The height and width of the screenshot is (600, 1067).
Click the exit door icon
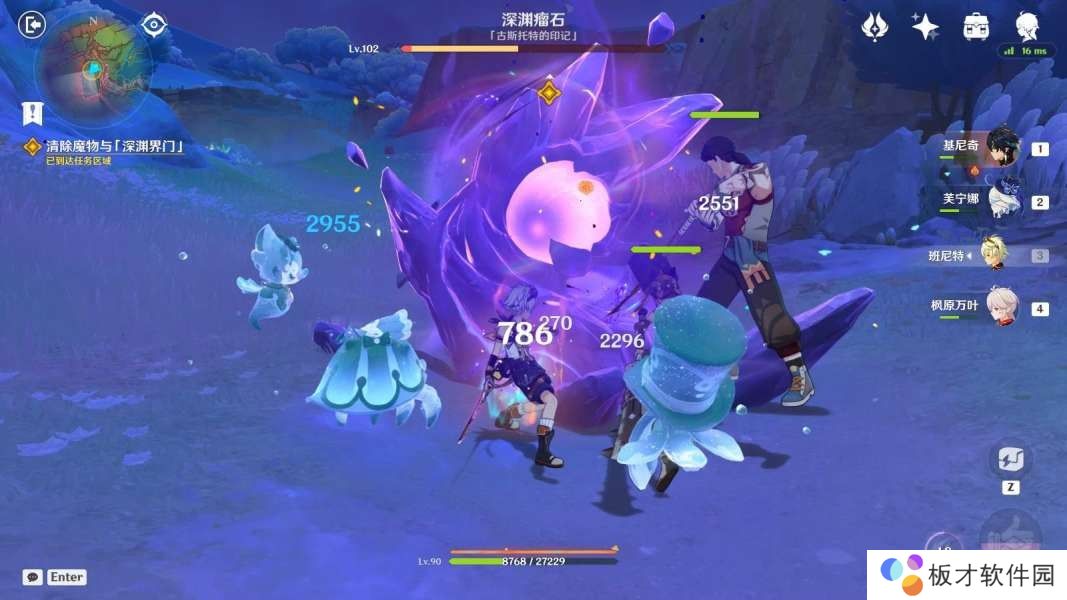coord(33,24)
